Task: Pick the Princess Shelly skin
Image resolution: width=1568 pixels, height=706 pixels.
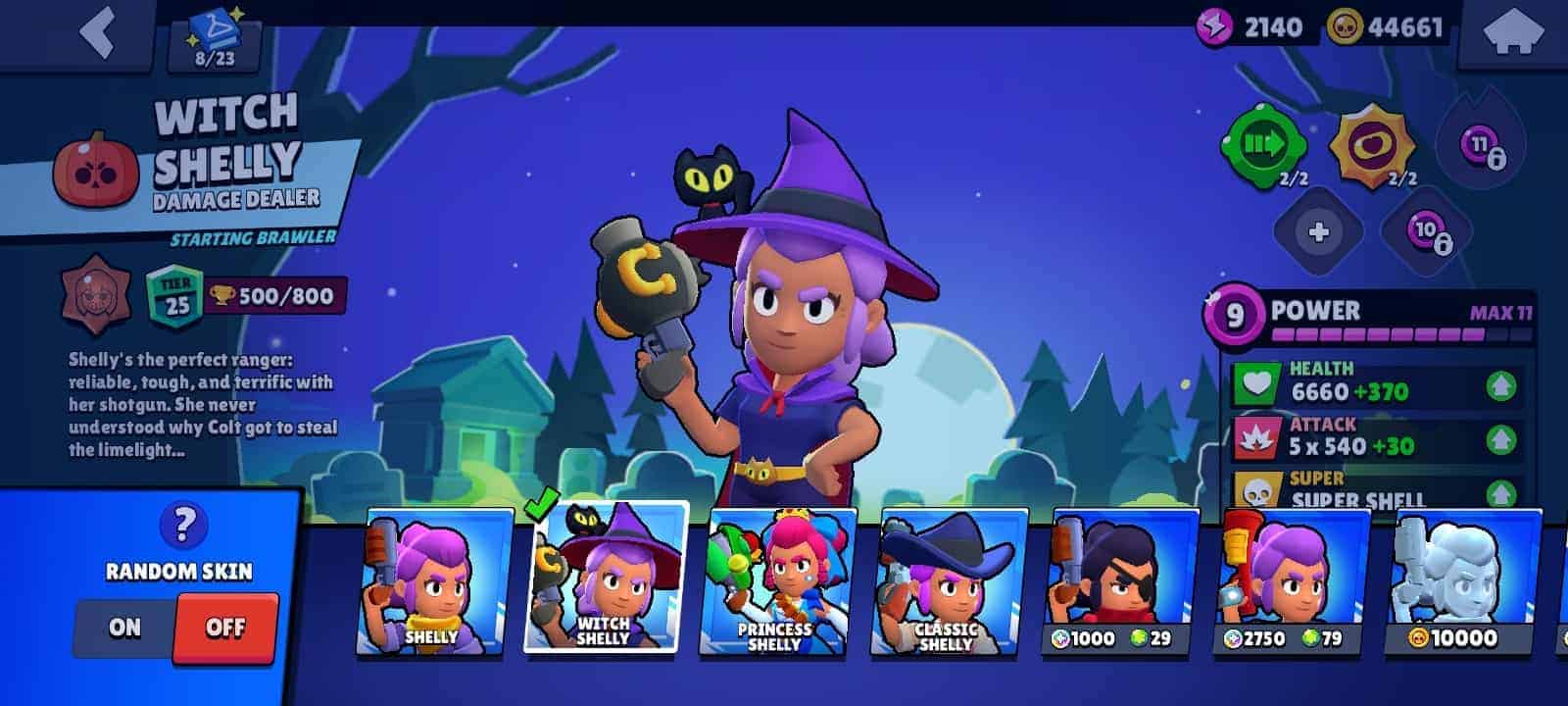Action: pos(776,580)
